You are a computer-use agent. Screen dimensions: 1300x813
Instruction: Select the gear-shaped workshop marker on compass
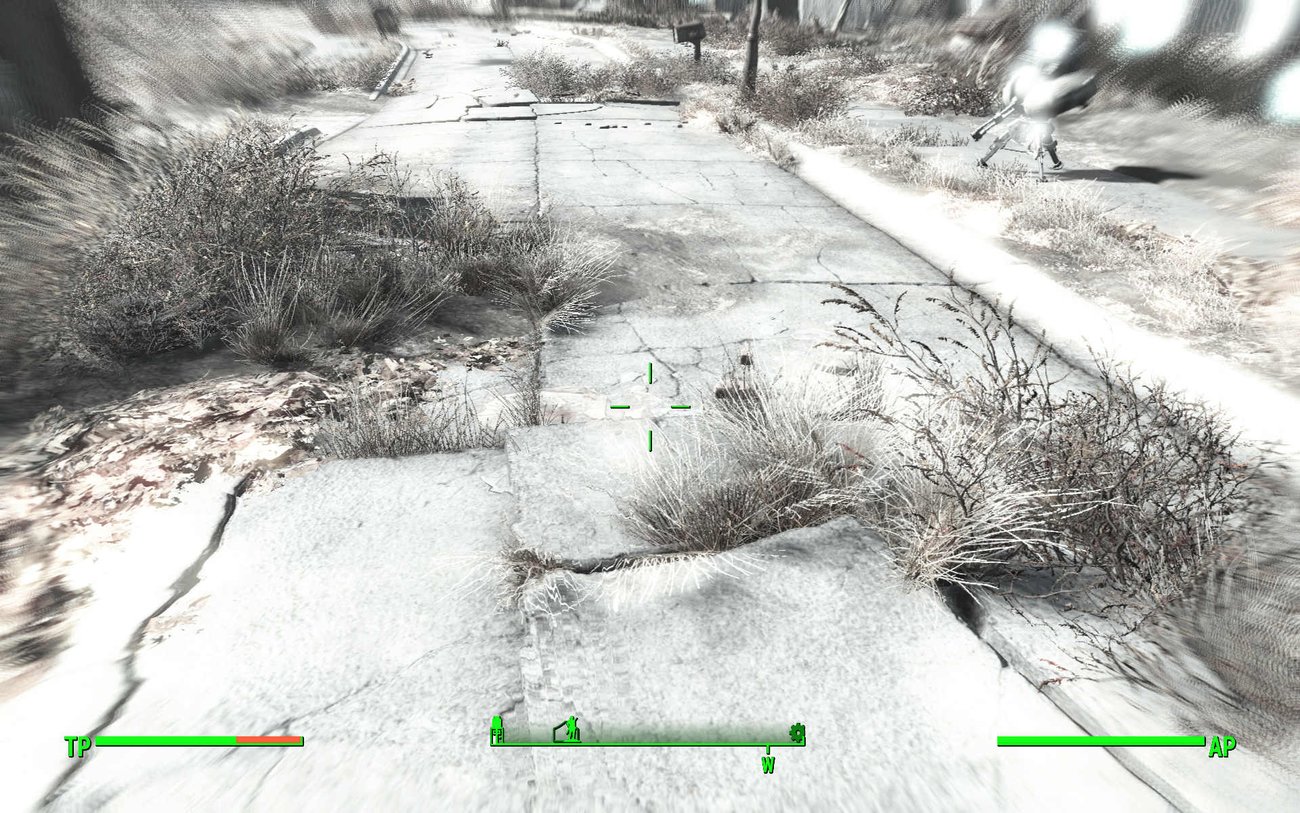pyautogui.click(x=797, y=734)
